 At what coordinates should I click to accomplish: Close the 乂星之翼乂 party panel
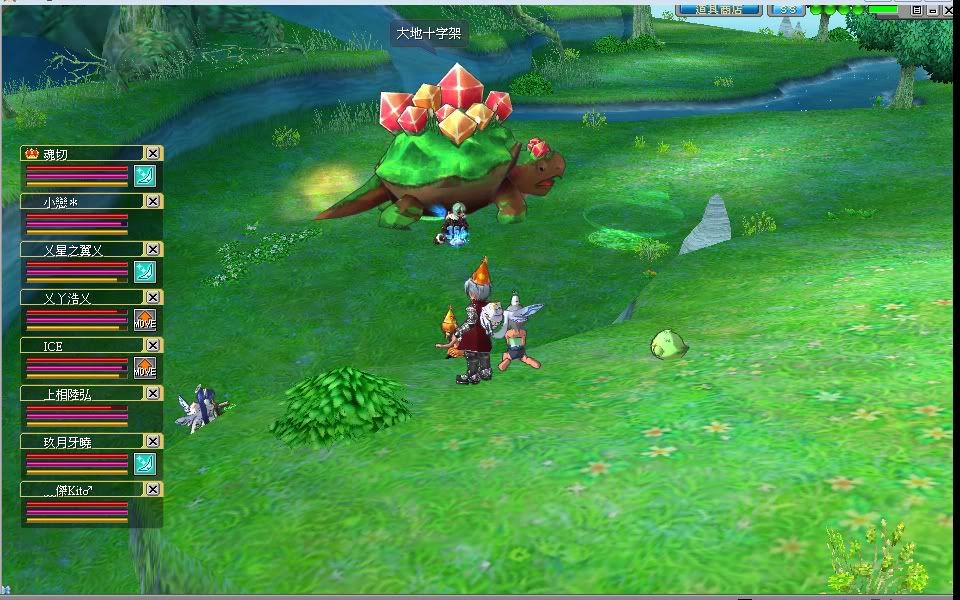[x=153, y=249]
